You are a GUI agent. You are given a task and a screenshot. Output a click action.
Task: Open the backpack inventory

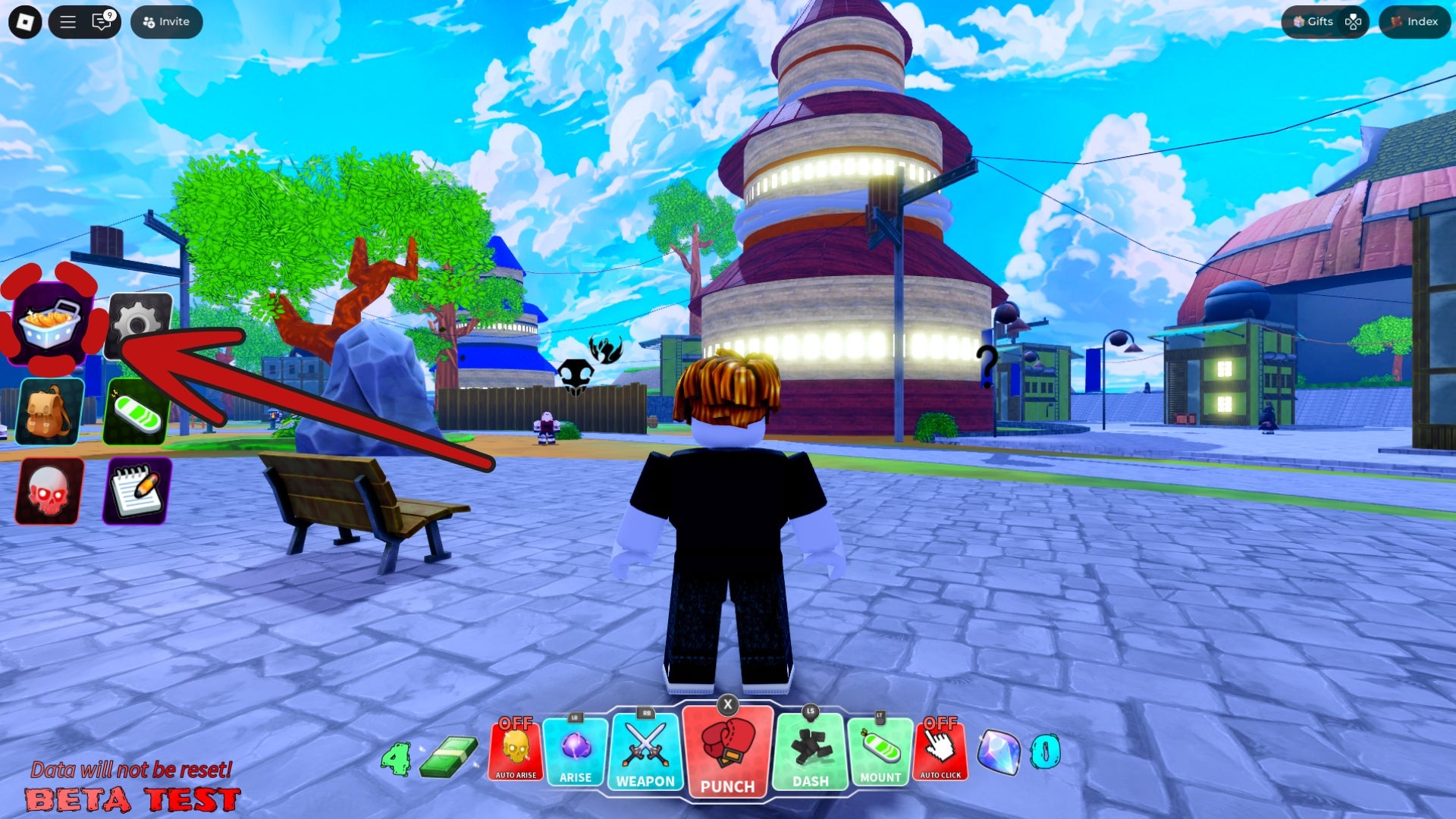(49, 412)
